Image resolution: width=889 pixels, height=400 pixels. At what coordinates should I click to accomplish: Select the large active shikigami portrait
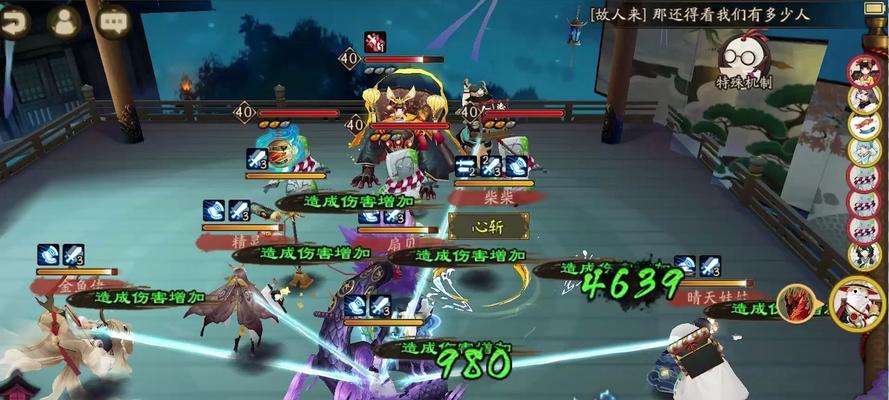(x=858, y=302)
